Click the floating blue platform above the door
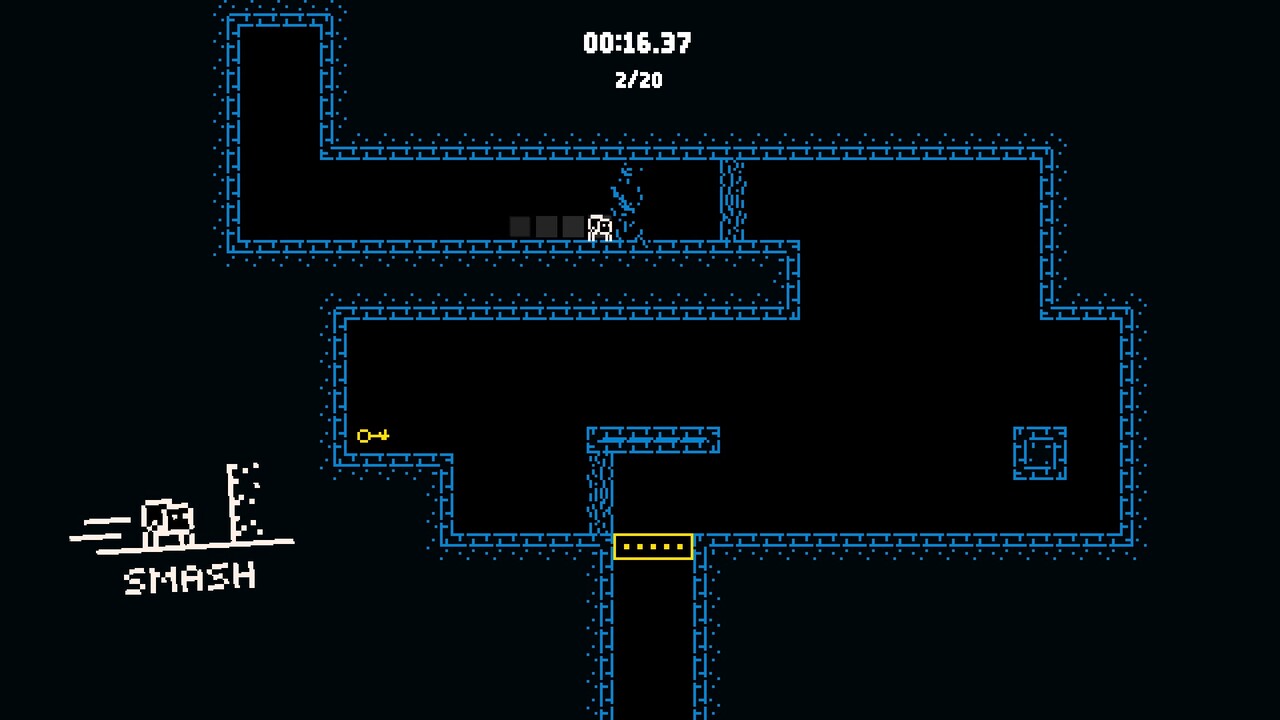This screenshot has width=1280, height=720. click(652, 440)
